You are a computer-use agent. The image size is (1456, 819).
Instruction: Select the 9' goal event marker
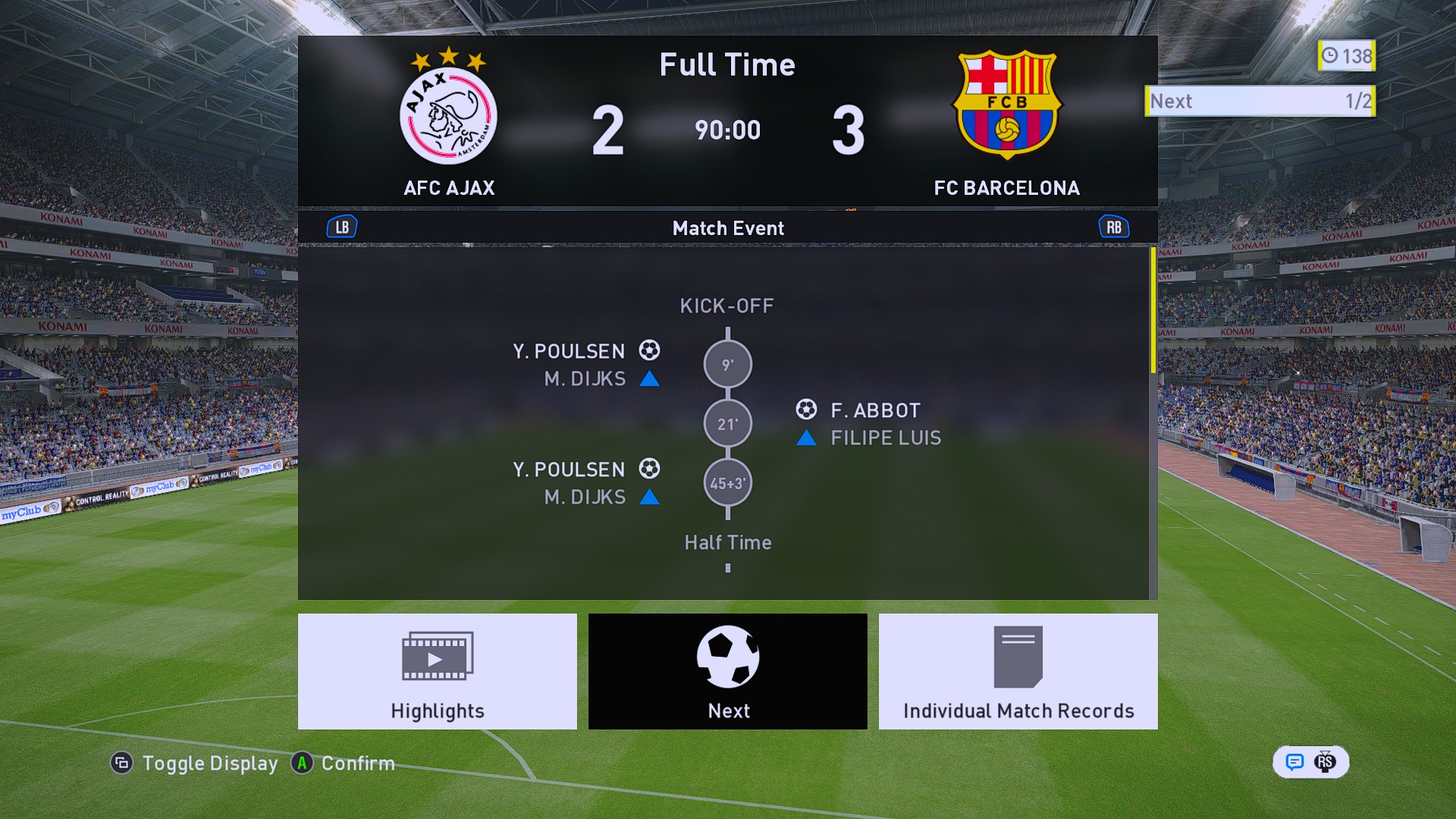click(727, 365)
